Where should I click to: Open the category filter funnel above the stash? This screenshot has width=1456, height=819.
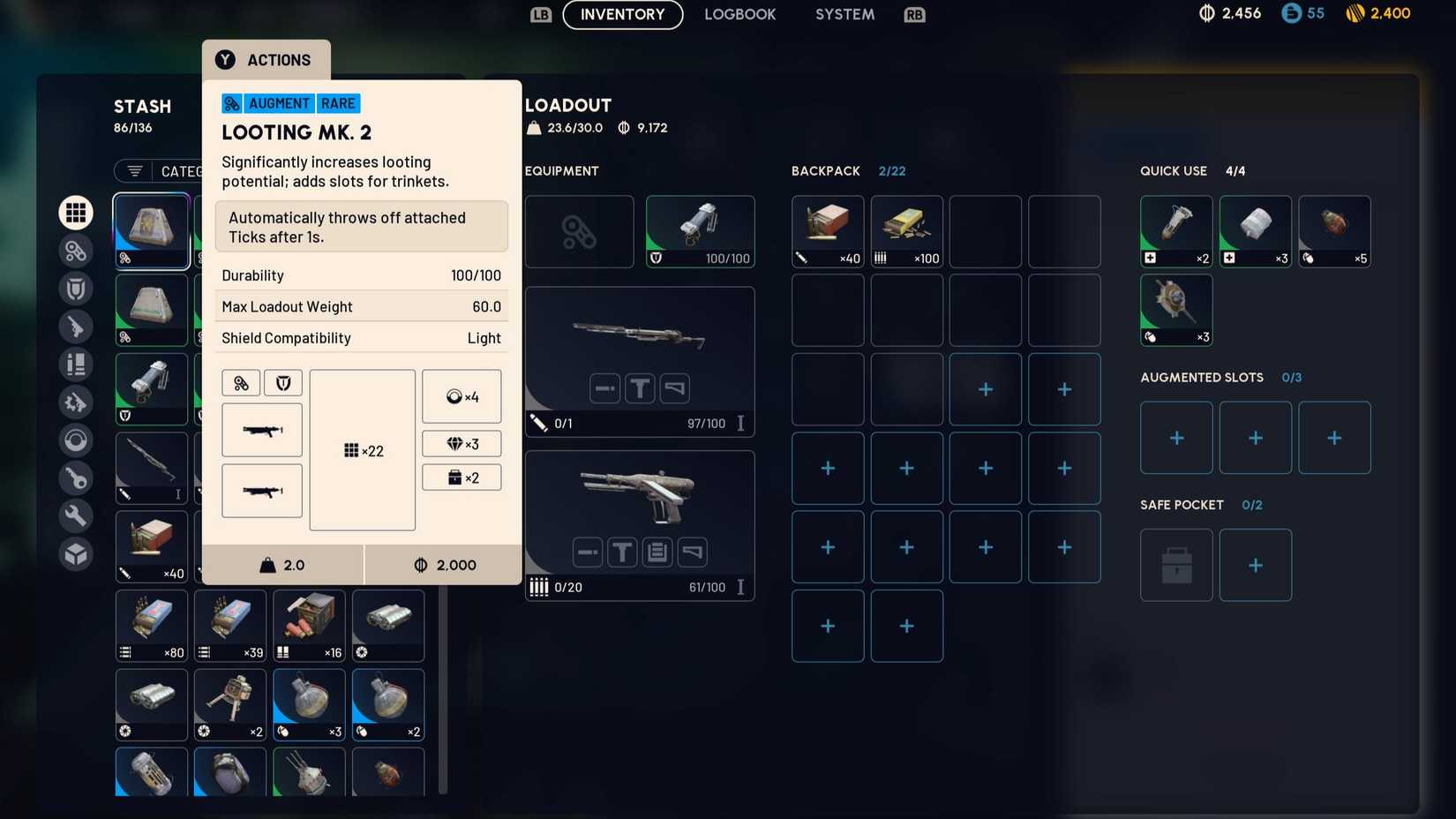point(134,171)
